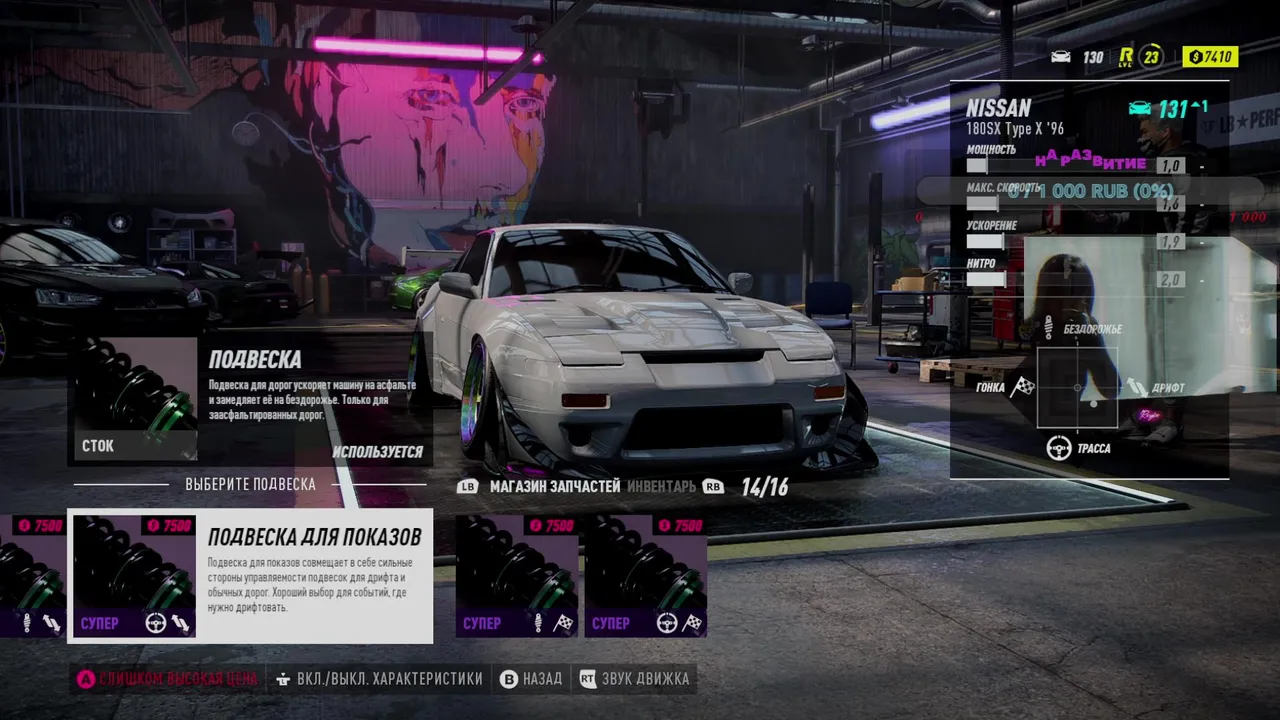Click the equipped Сток suspension thumbnail
This screenshot has width=1280, height=720.
(x=134, y=398)
